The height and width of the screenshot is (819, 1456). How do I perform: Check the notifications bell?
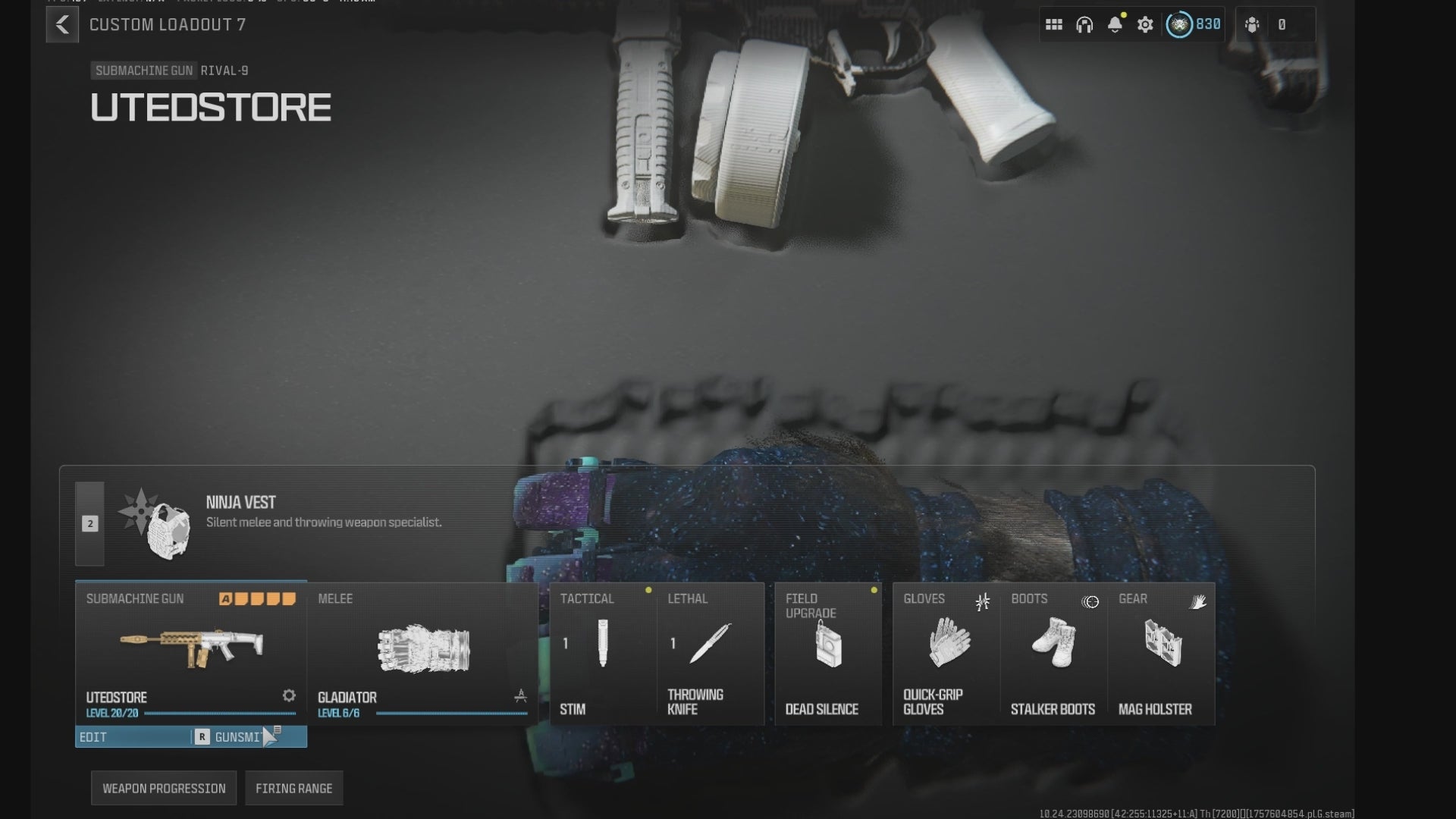[x=1115, y=25]
